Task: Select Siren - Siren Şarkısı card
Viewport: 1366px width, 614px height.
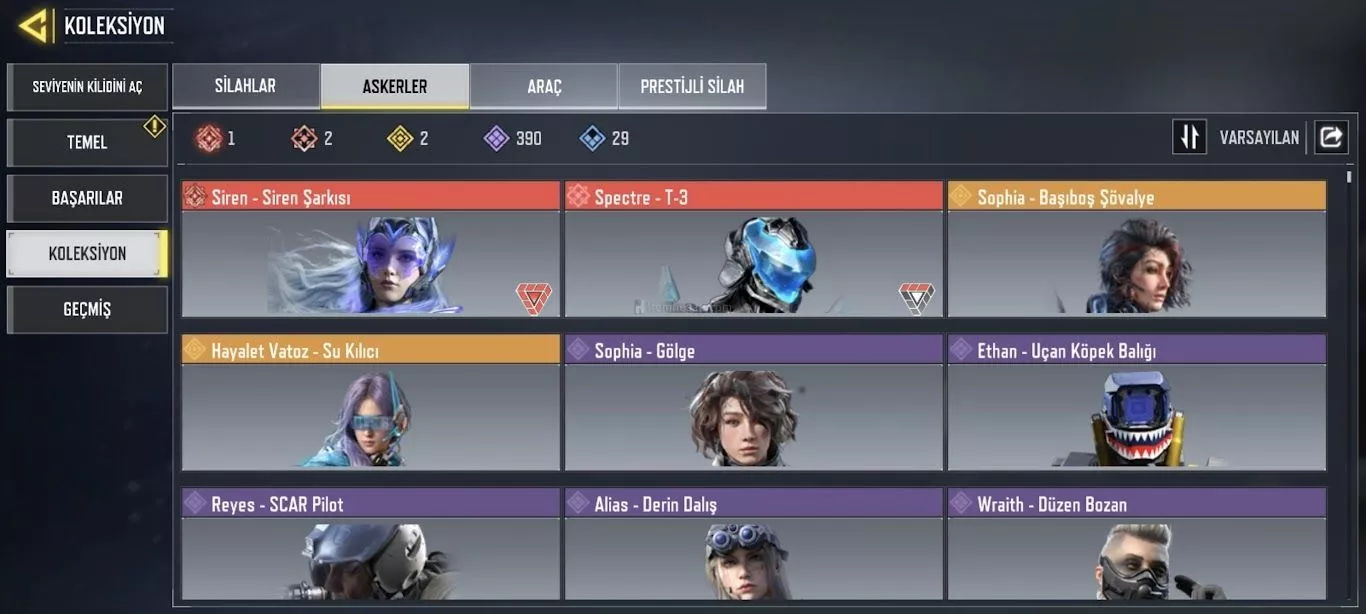Action: 370,250
